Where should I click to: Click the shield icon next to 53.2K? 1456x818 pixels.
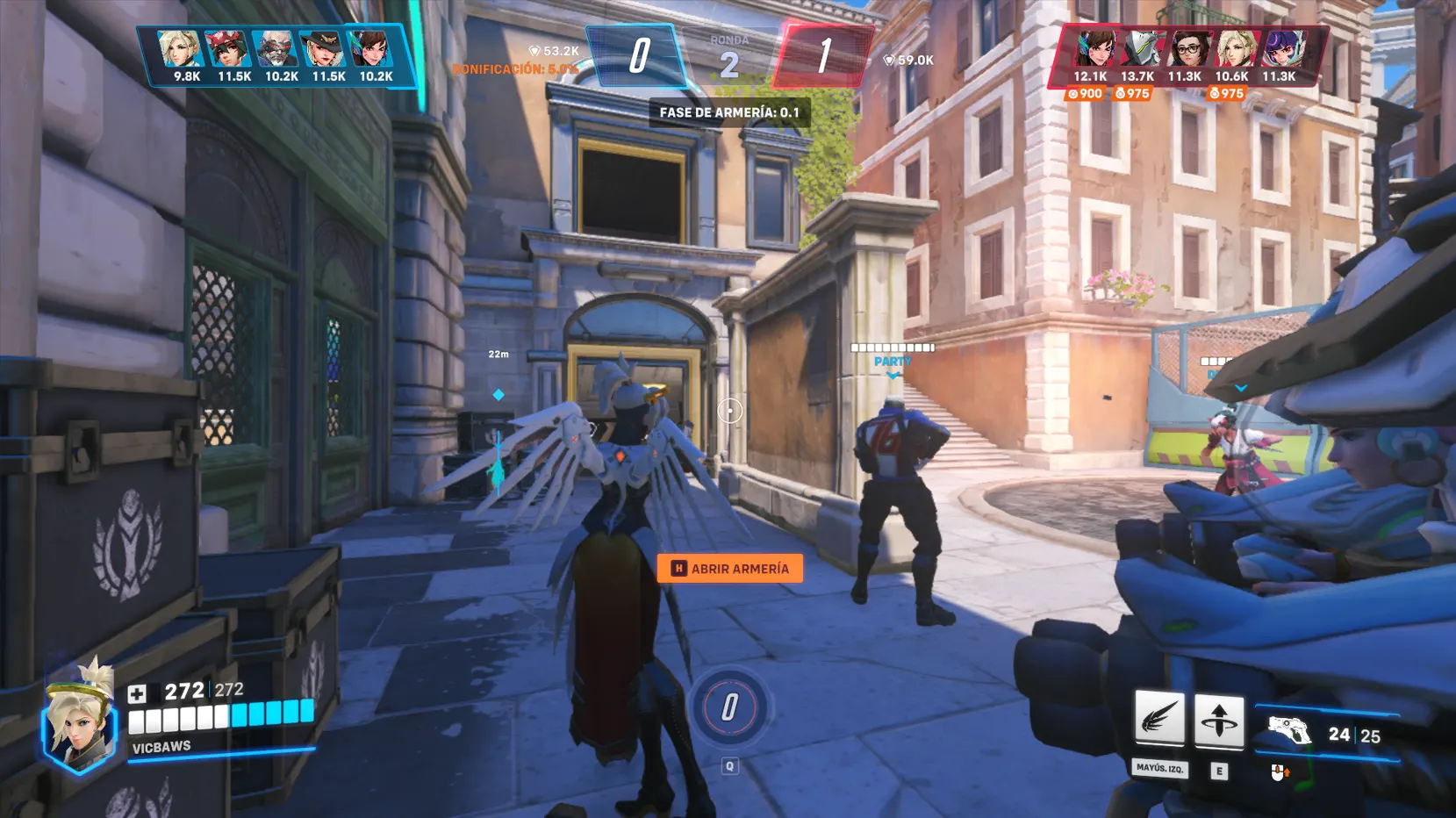tap(534, 52)
